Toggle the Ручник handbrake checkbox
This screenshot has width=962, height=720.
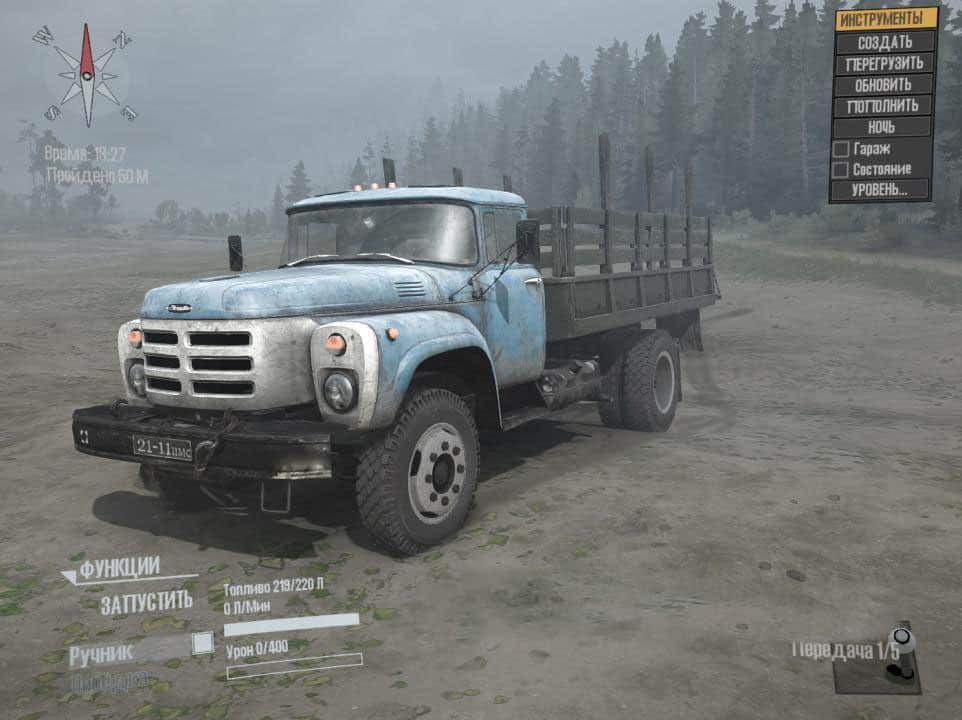coord(202,643)
